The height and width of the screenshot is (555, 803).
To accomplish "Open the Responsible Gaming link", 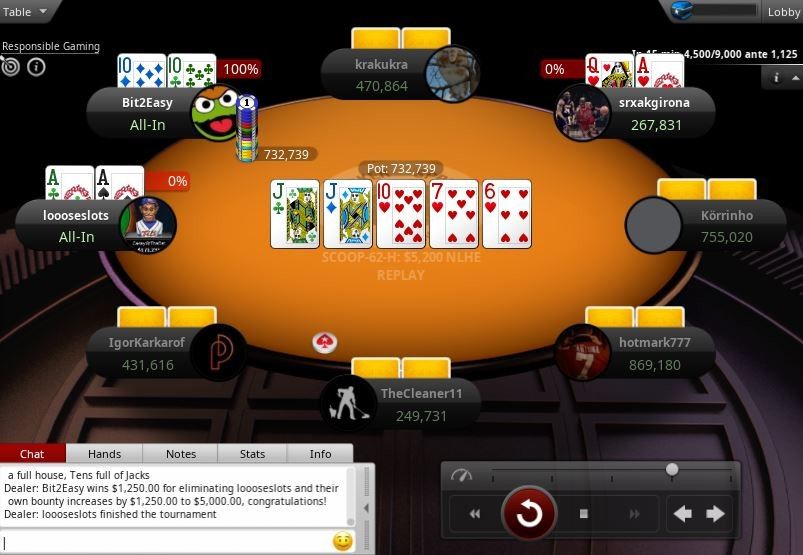I will tap(50, 46).
